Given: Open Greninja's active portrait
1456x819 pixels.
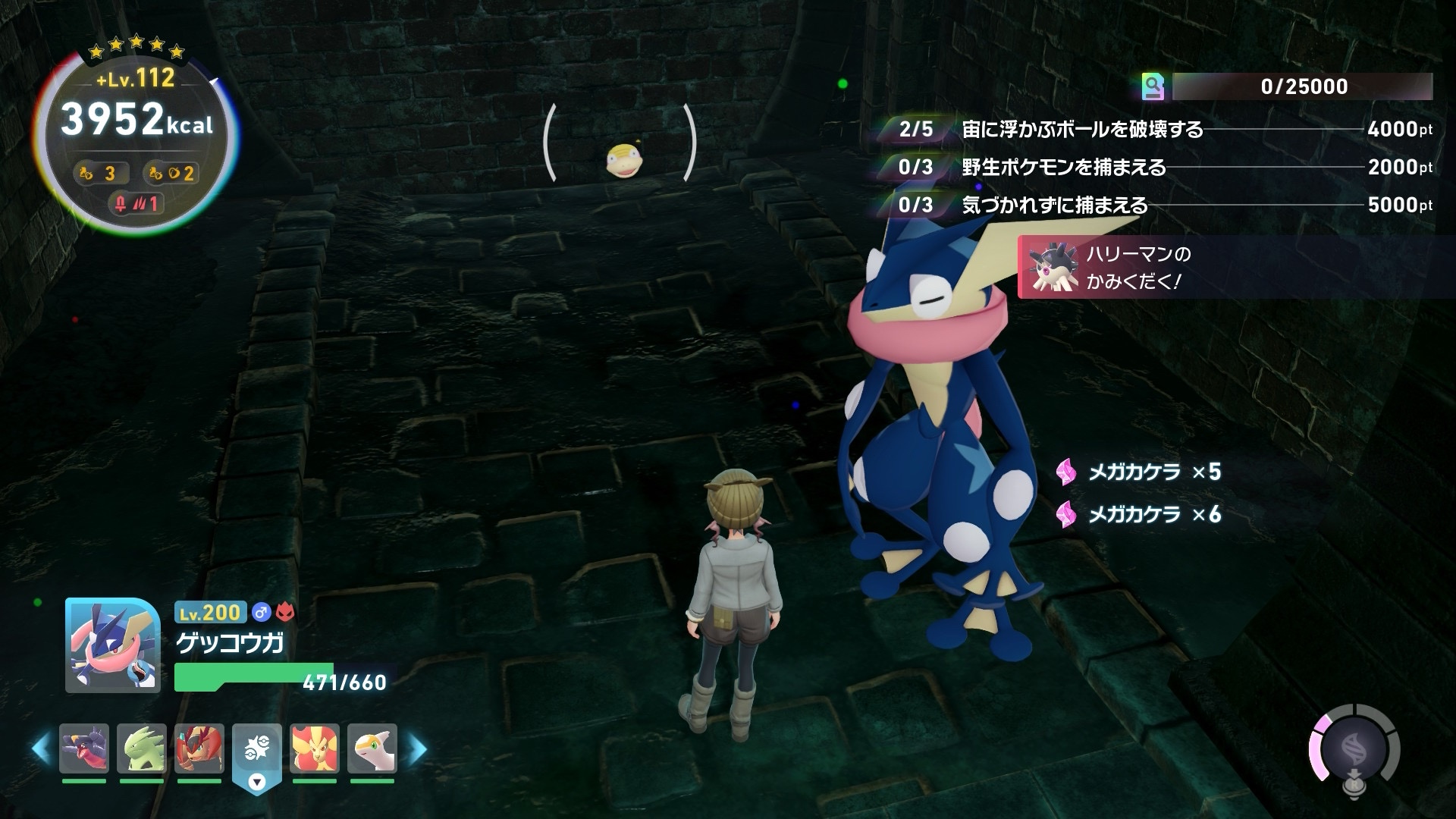Looking at the screenshot, I should tap(113, 645).
